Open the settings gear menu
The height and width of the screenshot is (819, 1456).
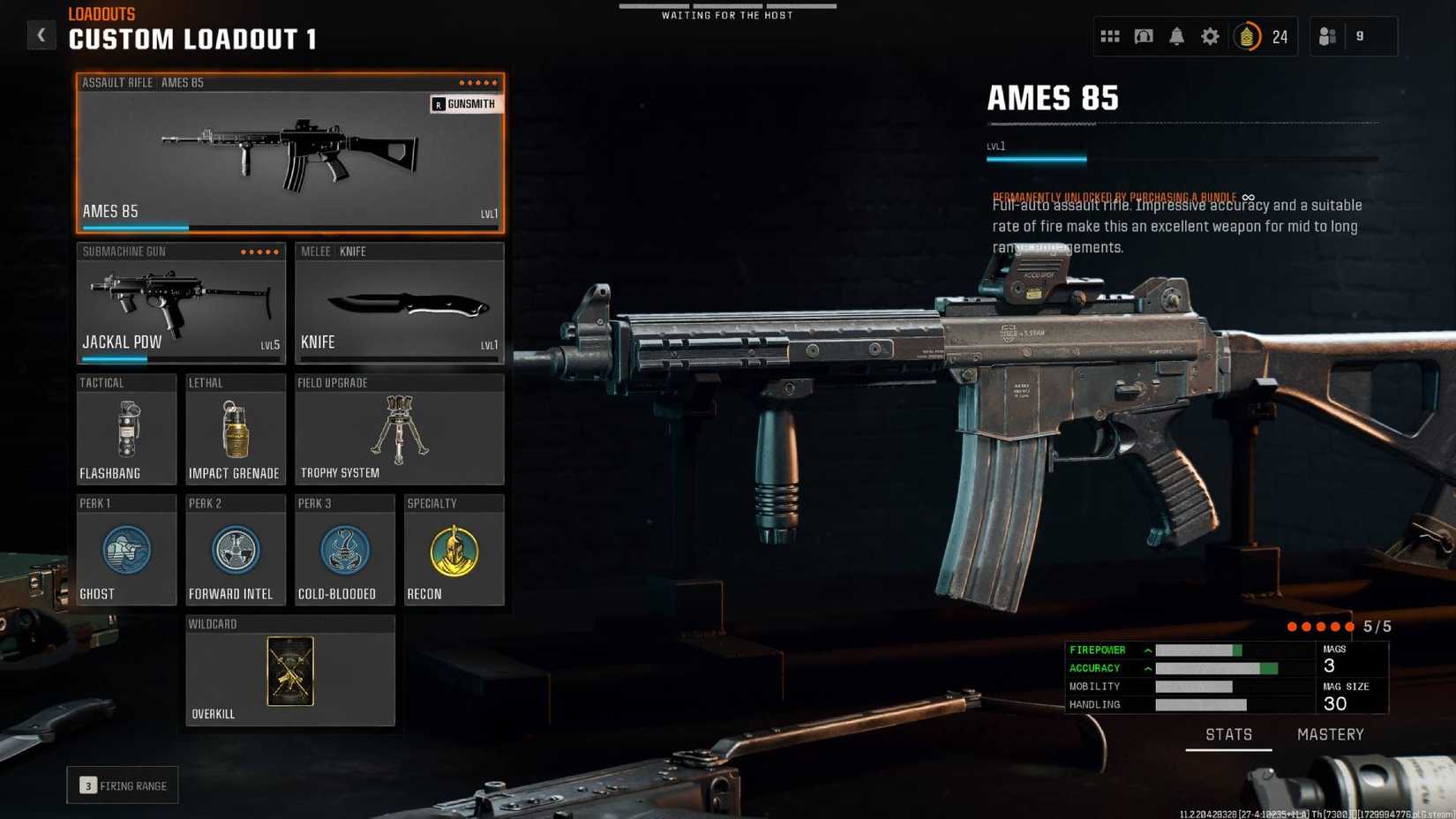[x=1210, y=36]
